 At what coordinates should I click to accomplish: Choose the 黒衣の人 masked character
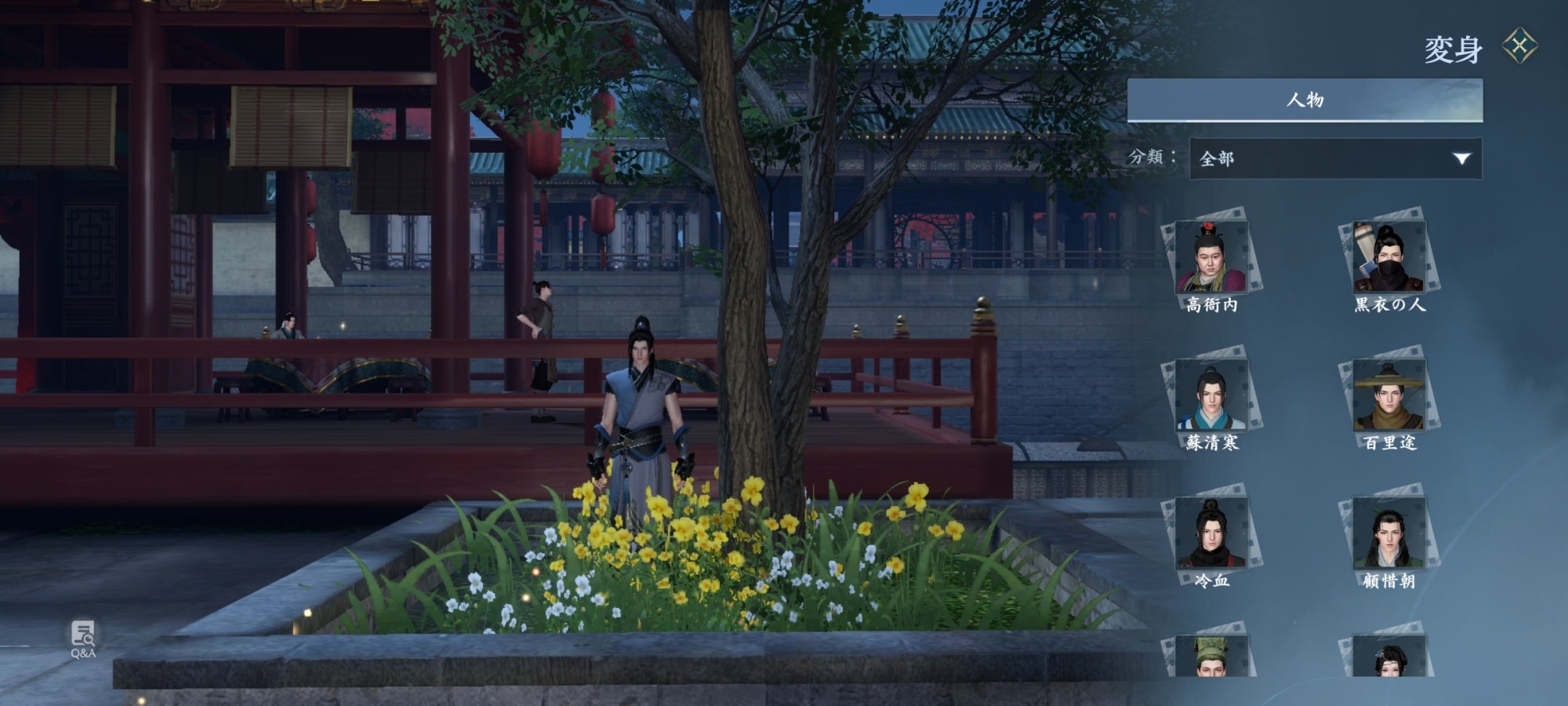[x=1388, y=257]
